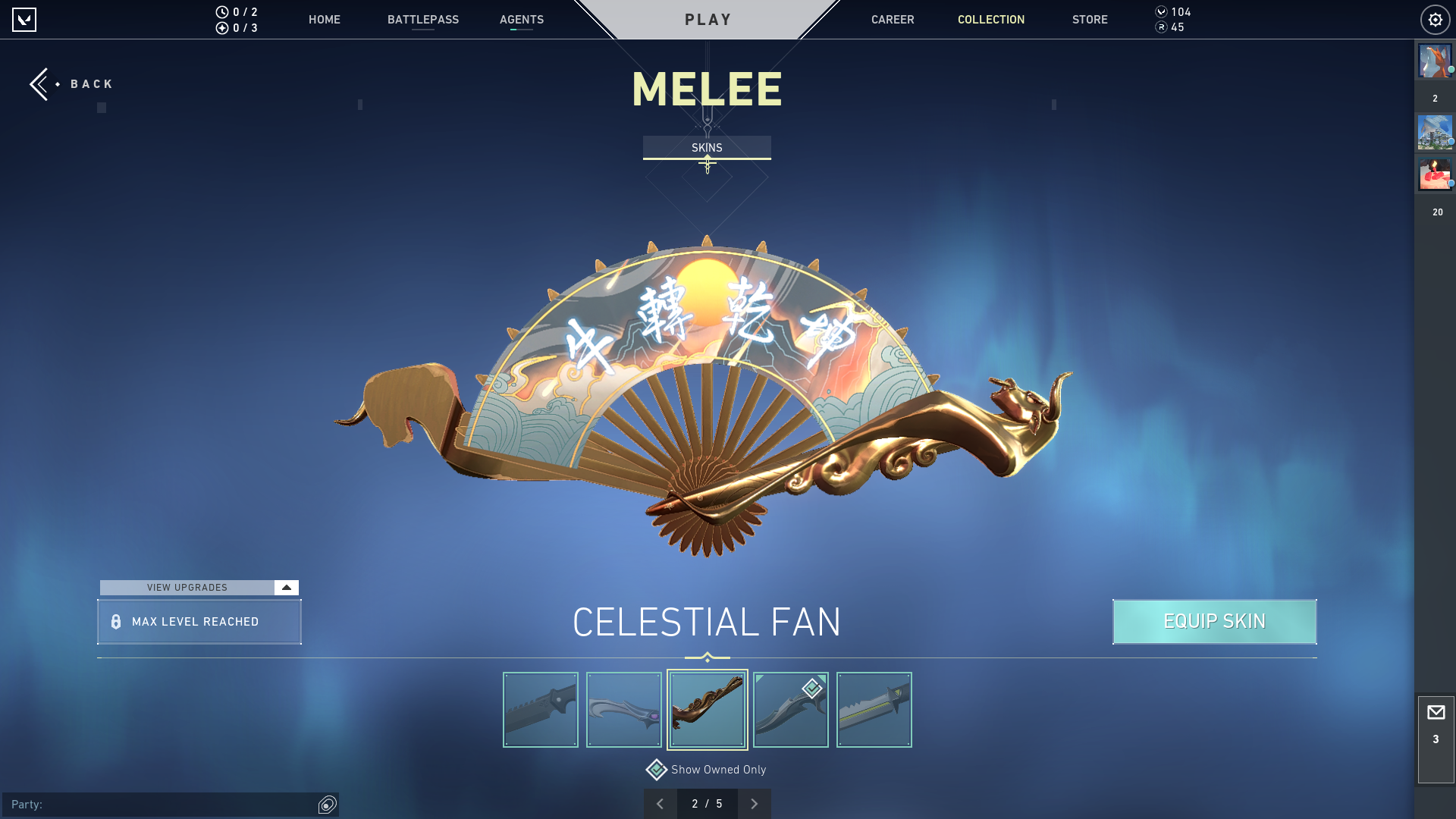Select the default black knife skin thumbnail

[x=540, y=710]
